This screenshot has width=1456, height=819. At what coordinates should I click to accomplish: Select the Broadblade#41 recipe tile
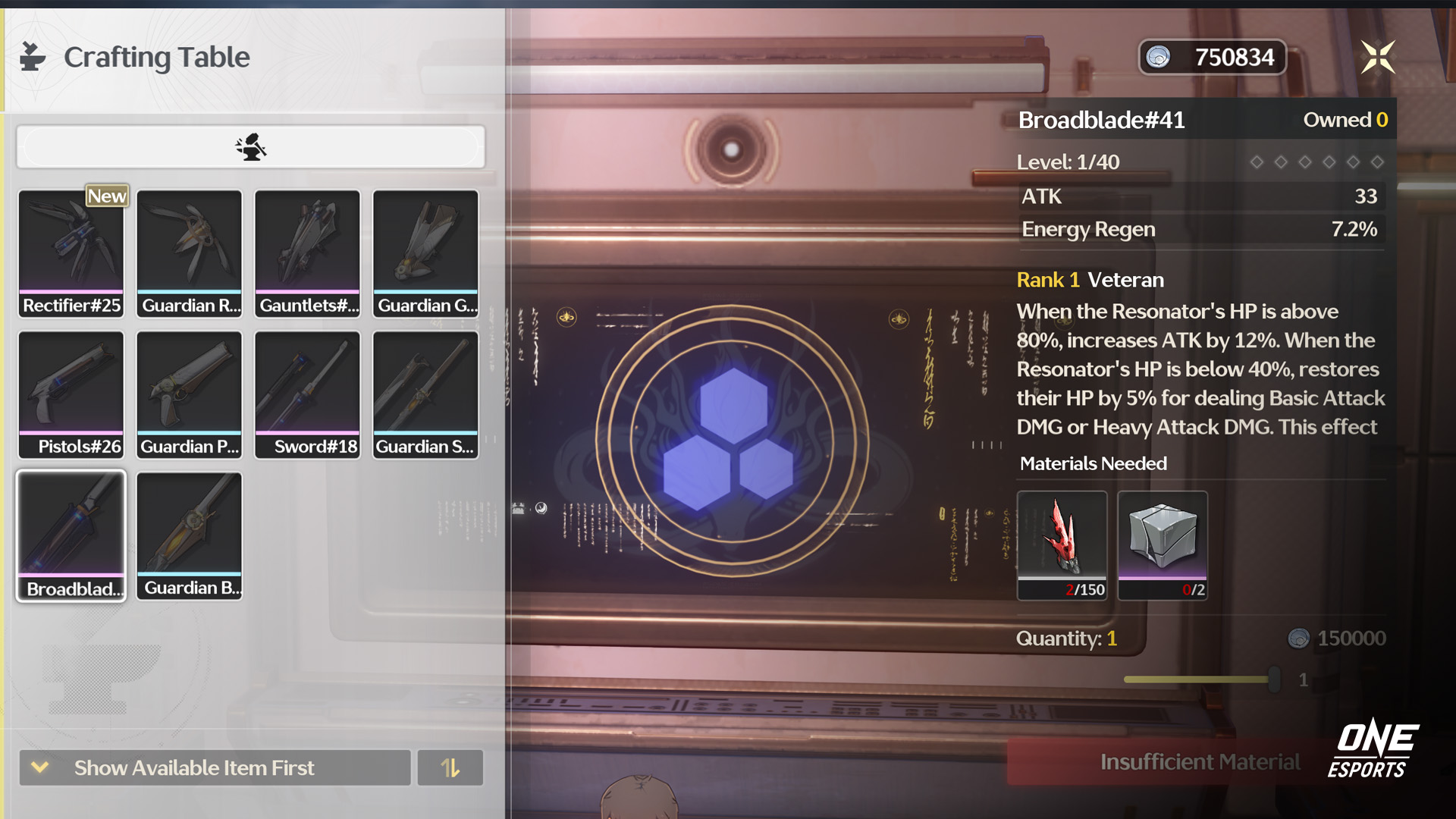point(71,535)
